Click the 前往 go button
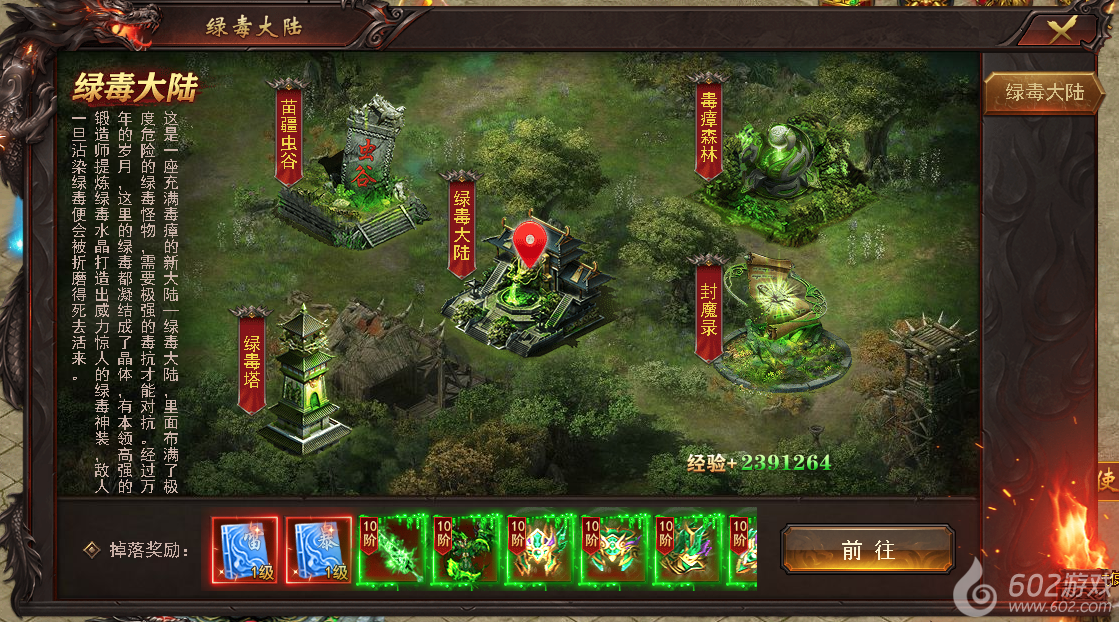This screenshot has height=622, width=1119. point(867,550)
